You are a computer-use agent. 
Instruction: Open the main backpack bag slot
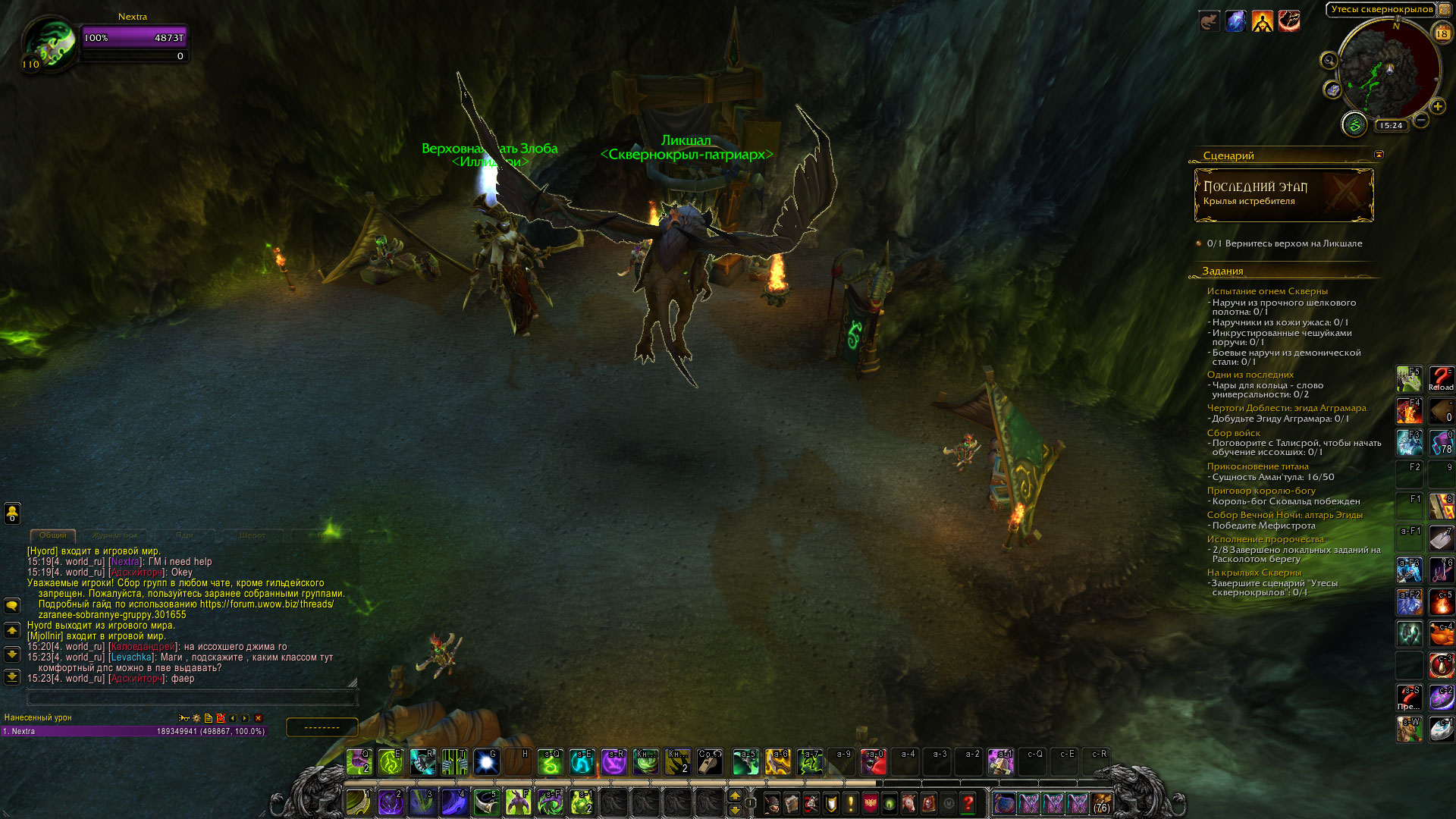[x=1101, y=803]
